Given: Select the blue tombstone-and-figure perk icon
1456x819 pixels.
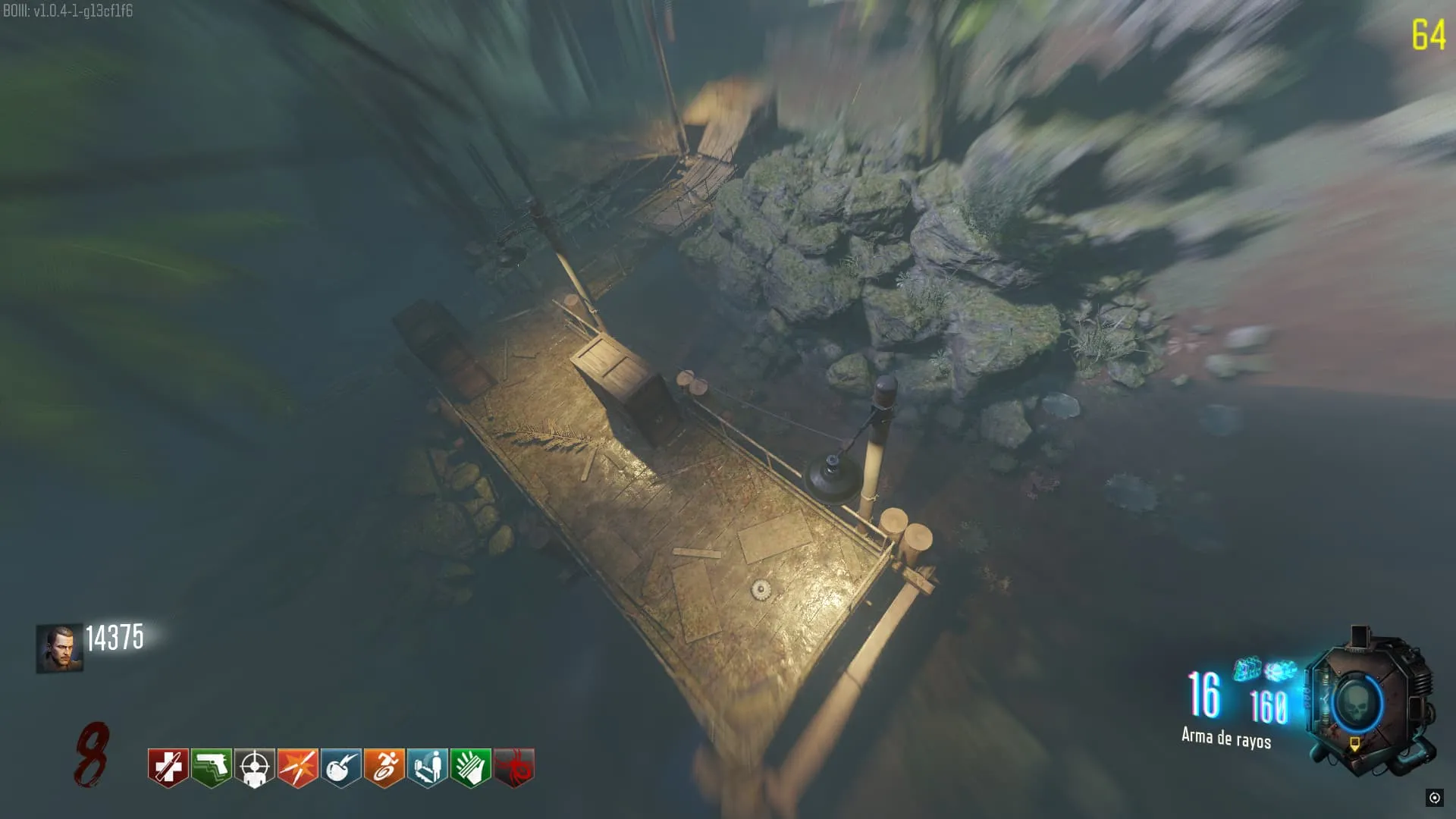Looking at the screenshot, I should click(427, 767).
